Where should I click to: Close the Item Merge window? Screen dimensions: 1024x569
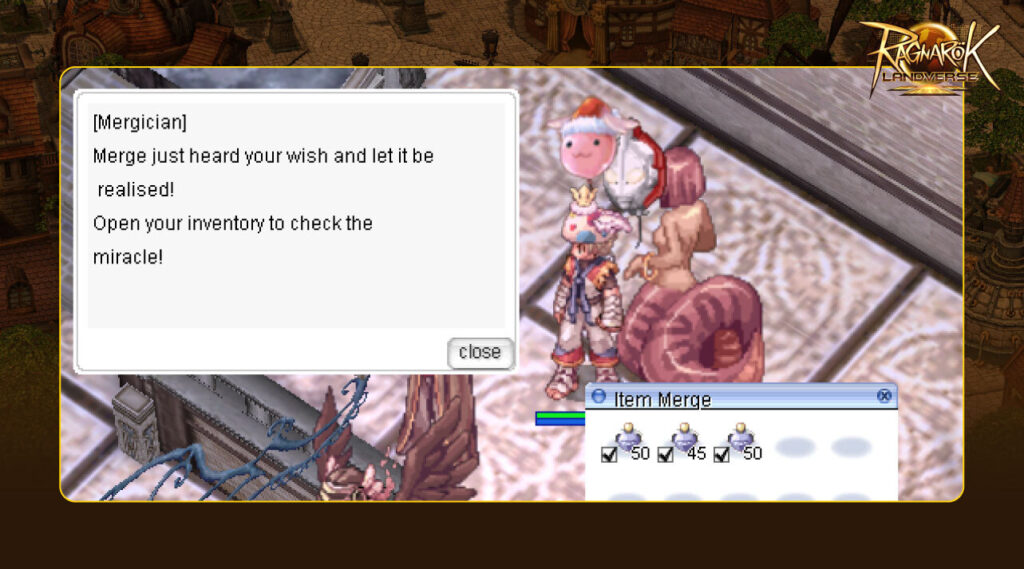pos(884,396)
